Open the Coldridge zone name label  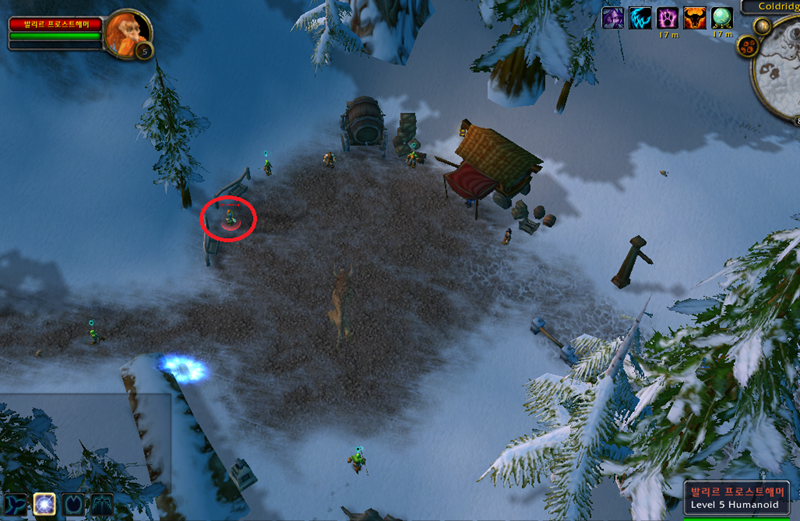(771, 7)
